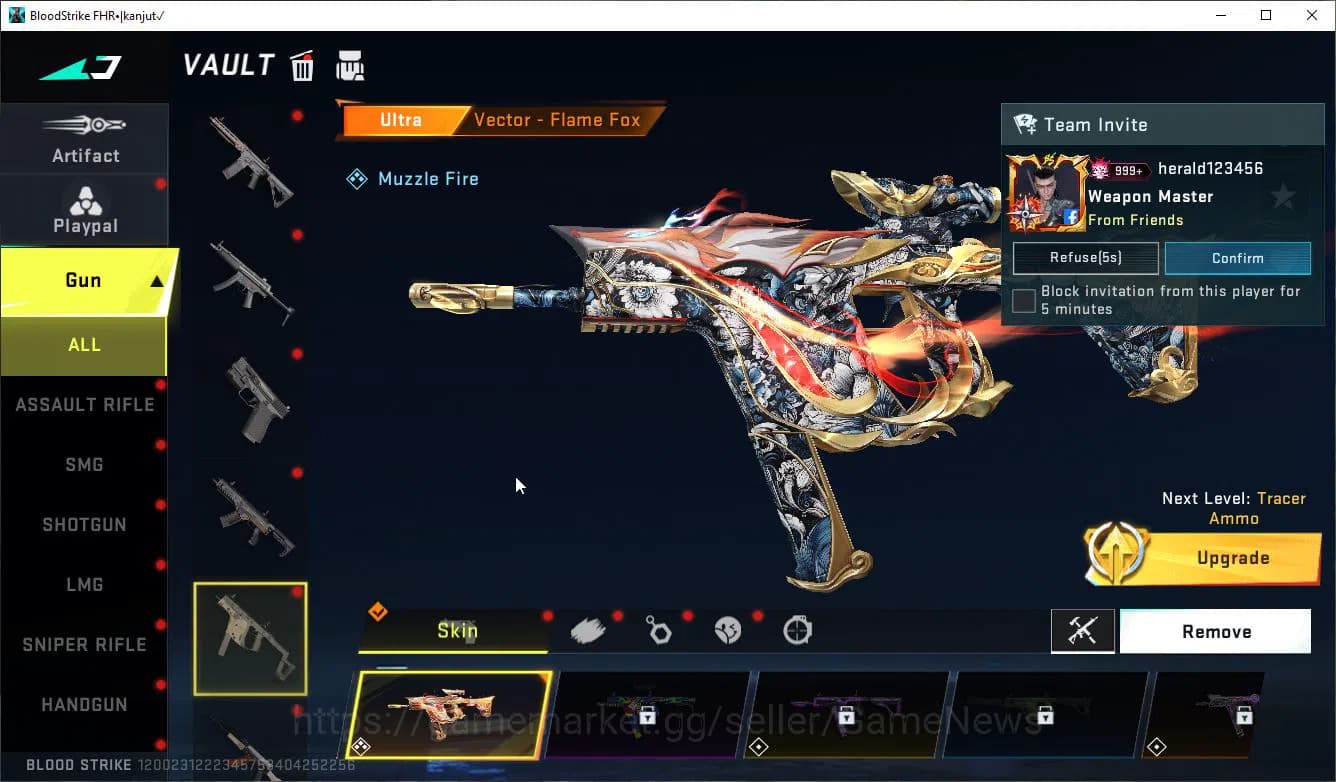Open the spray paint attachment slot

(x=588, y=629)
